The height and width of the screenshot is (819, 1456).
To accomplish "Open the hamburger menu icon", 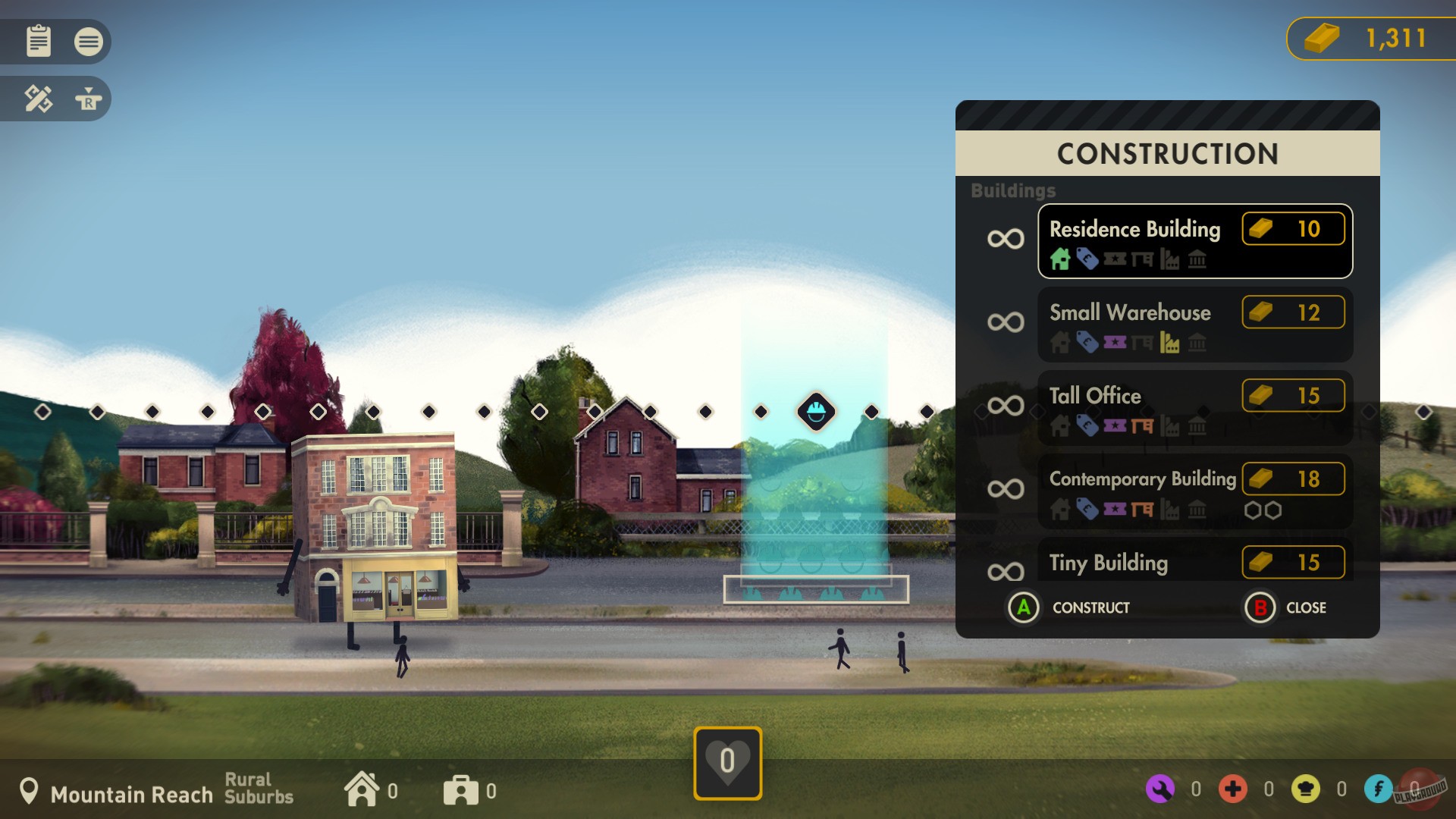I will pos(89,42).
